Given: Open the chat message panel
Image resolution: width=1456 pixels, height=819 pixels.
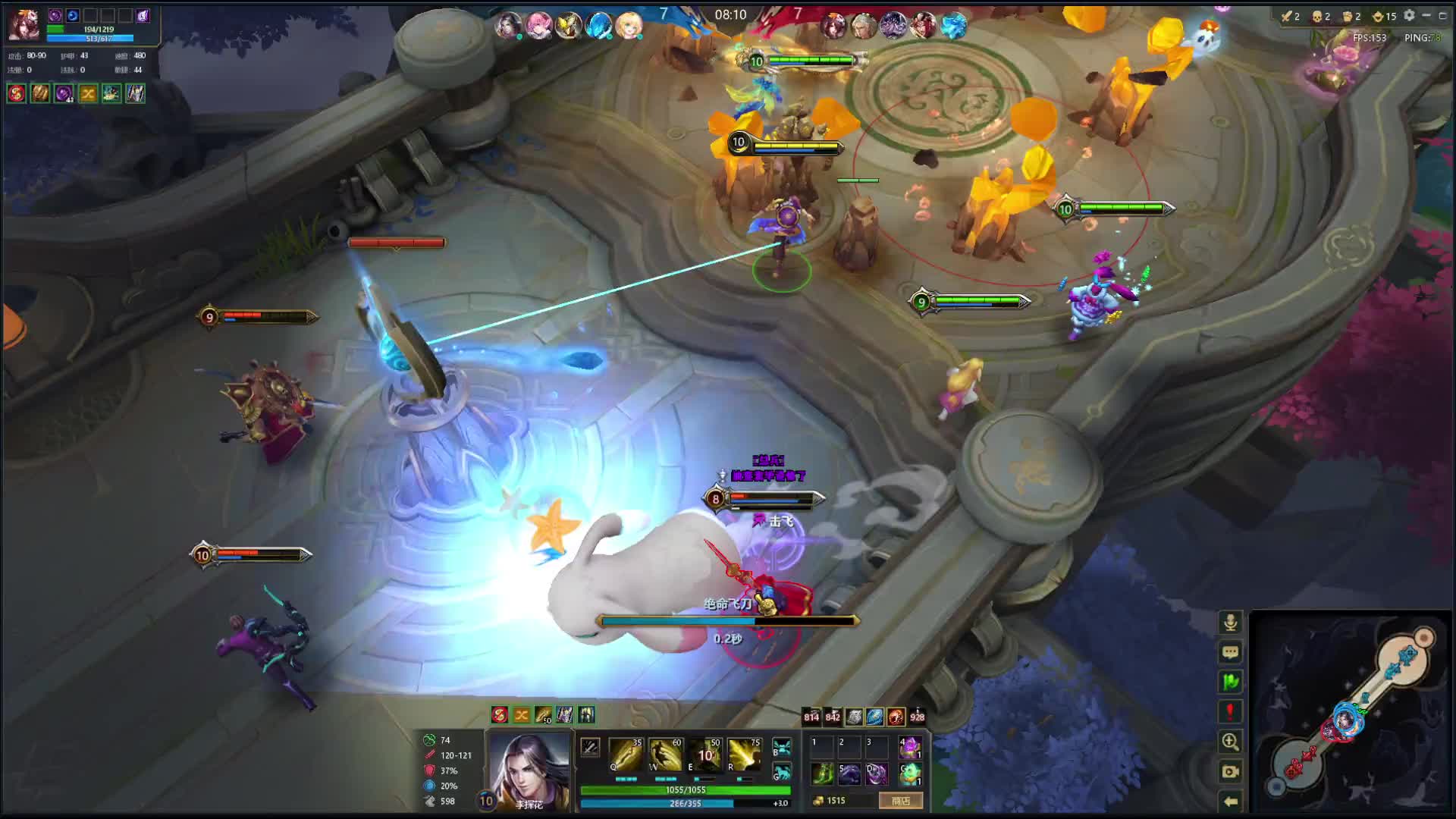Looking at the screenshot, I should coord(1230,652).
